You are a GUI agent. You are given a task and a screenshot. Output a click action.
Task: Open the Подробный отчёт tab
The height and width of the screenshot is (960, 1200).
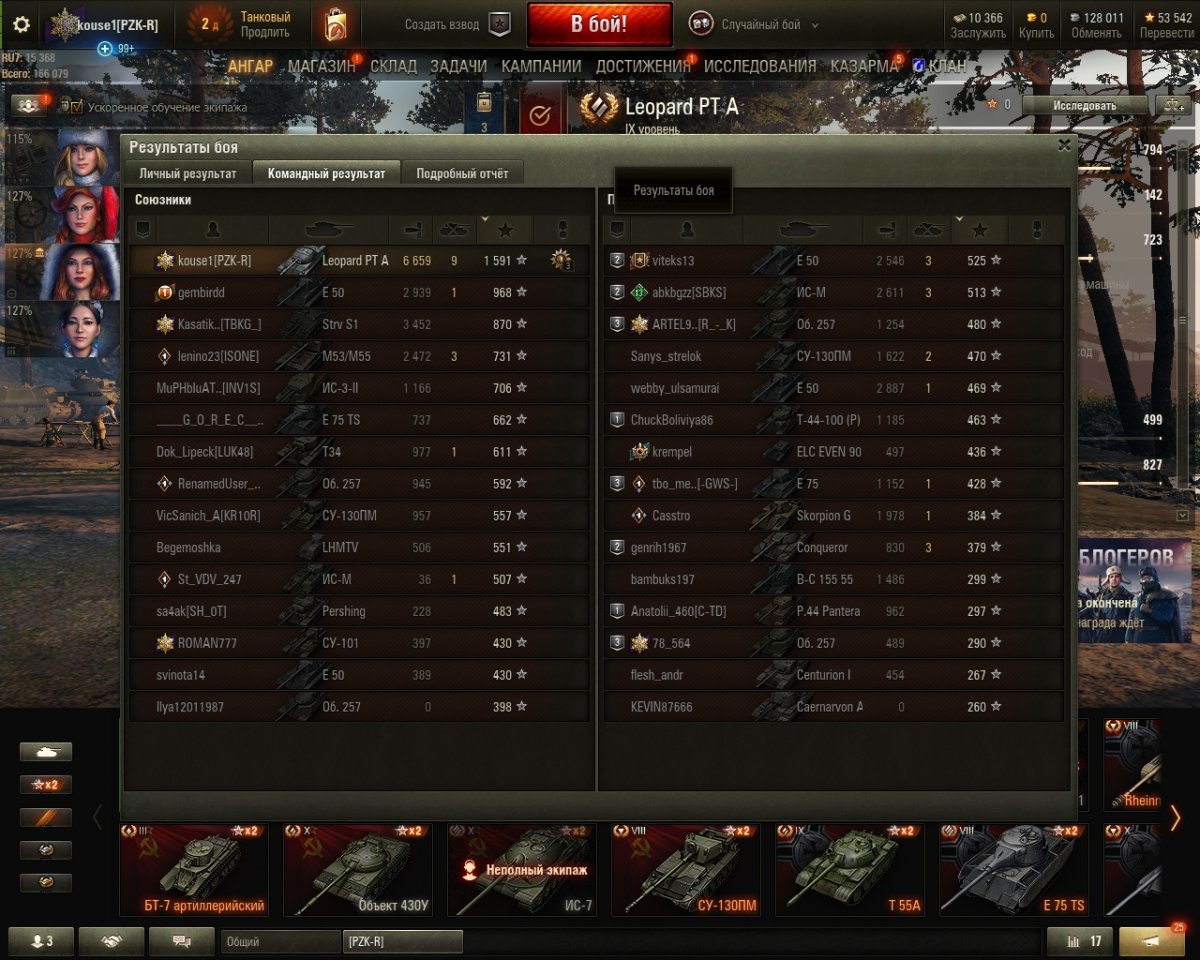pyautogui.click(x=462, y=173)
